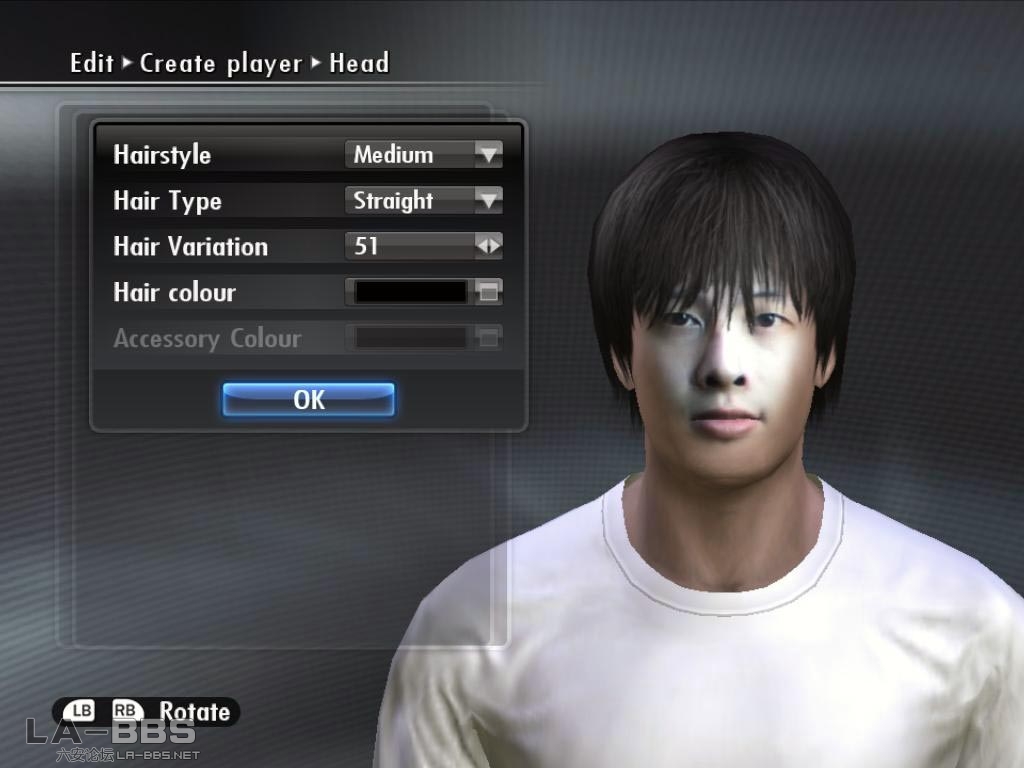Viewport: 1024px width, 768px height.
Task: Open the Hairstyle dropdown set to Medium
Action: point(423,155)
